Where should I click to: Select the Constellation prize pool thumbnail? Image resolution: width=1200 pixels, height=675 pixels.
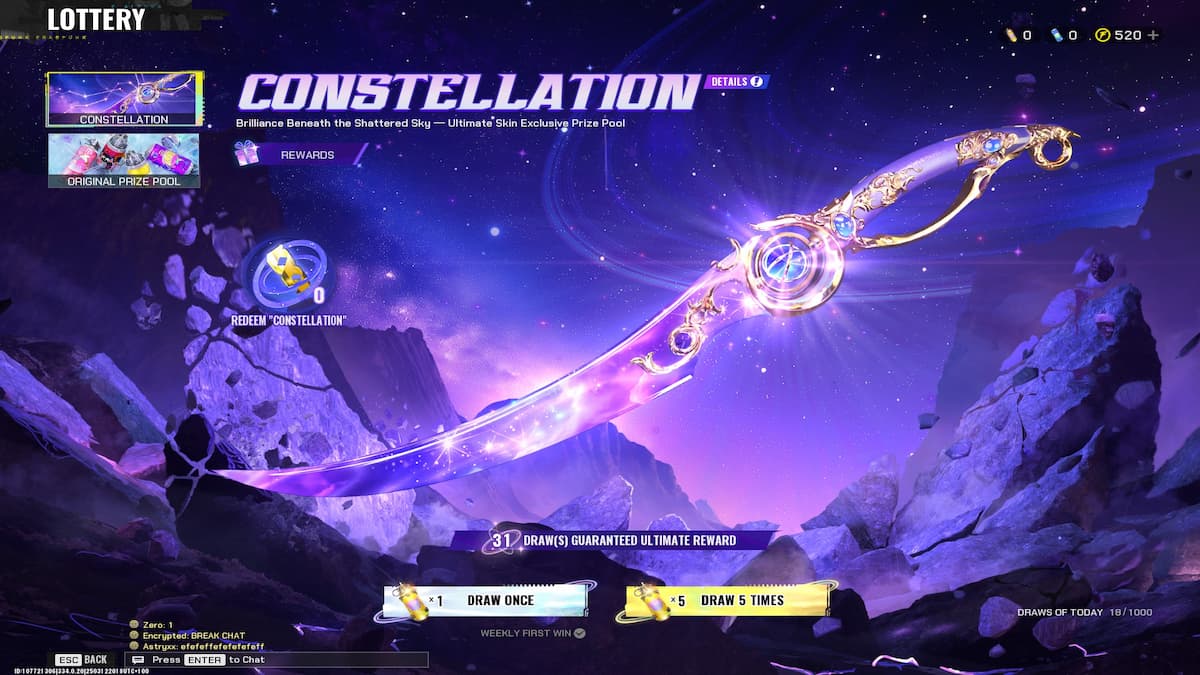coord(124,99)
